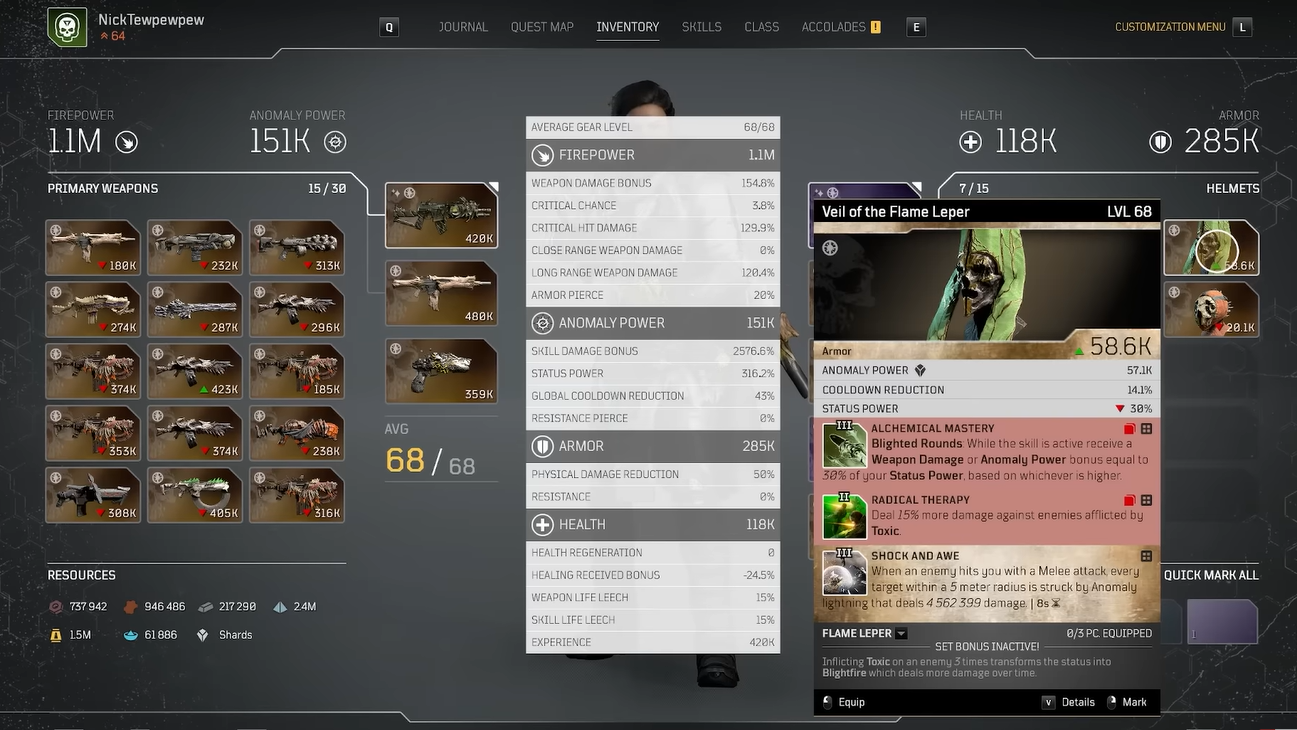
Task: Choose the equipped 359K sidearm slot
Action: 441,372
